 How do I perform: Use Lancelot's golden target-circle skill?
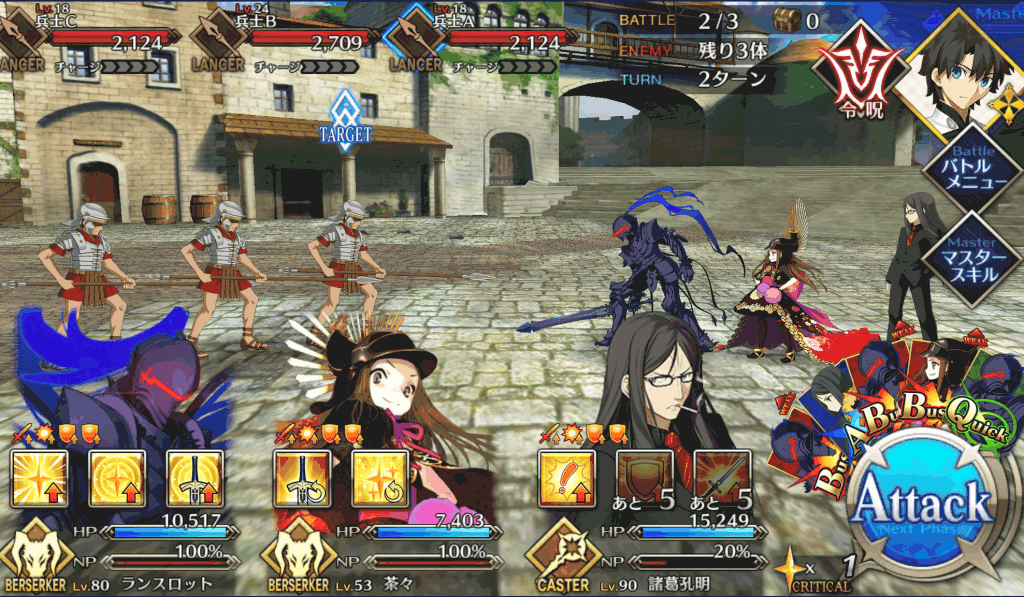tap(117, 480)
